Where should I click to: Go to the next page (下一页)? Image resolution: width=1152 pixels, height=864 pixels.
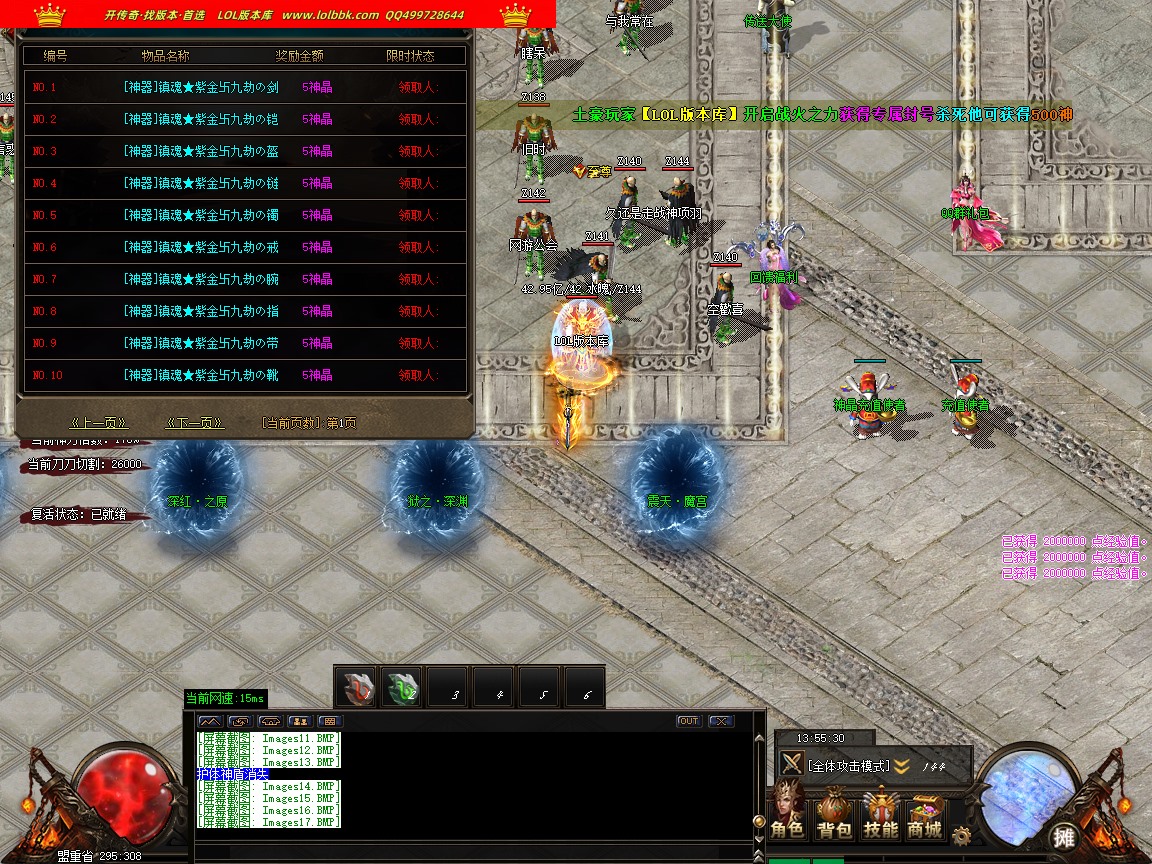(194, 423)
